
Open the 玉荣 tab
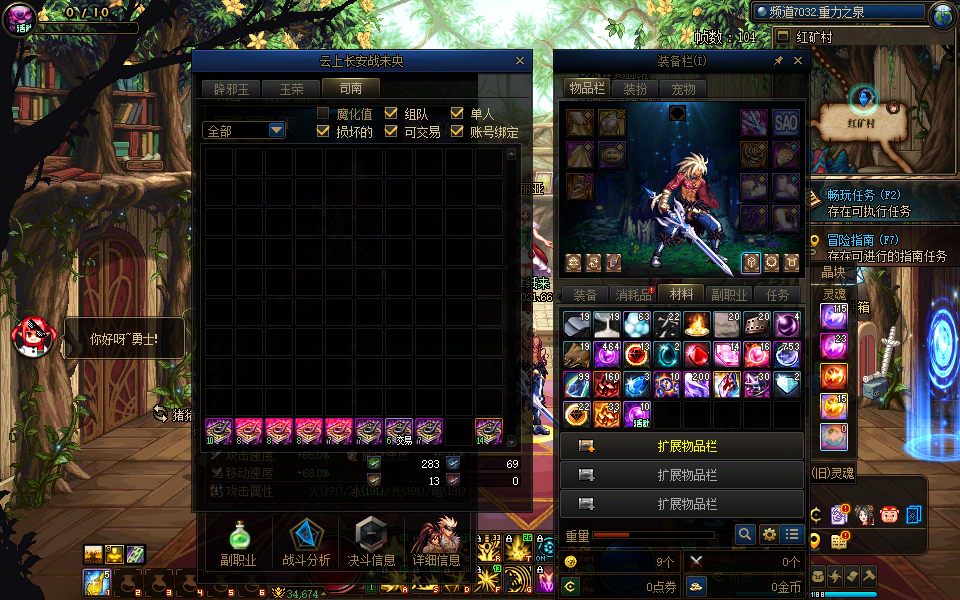click(291, 89)
